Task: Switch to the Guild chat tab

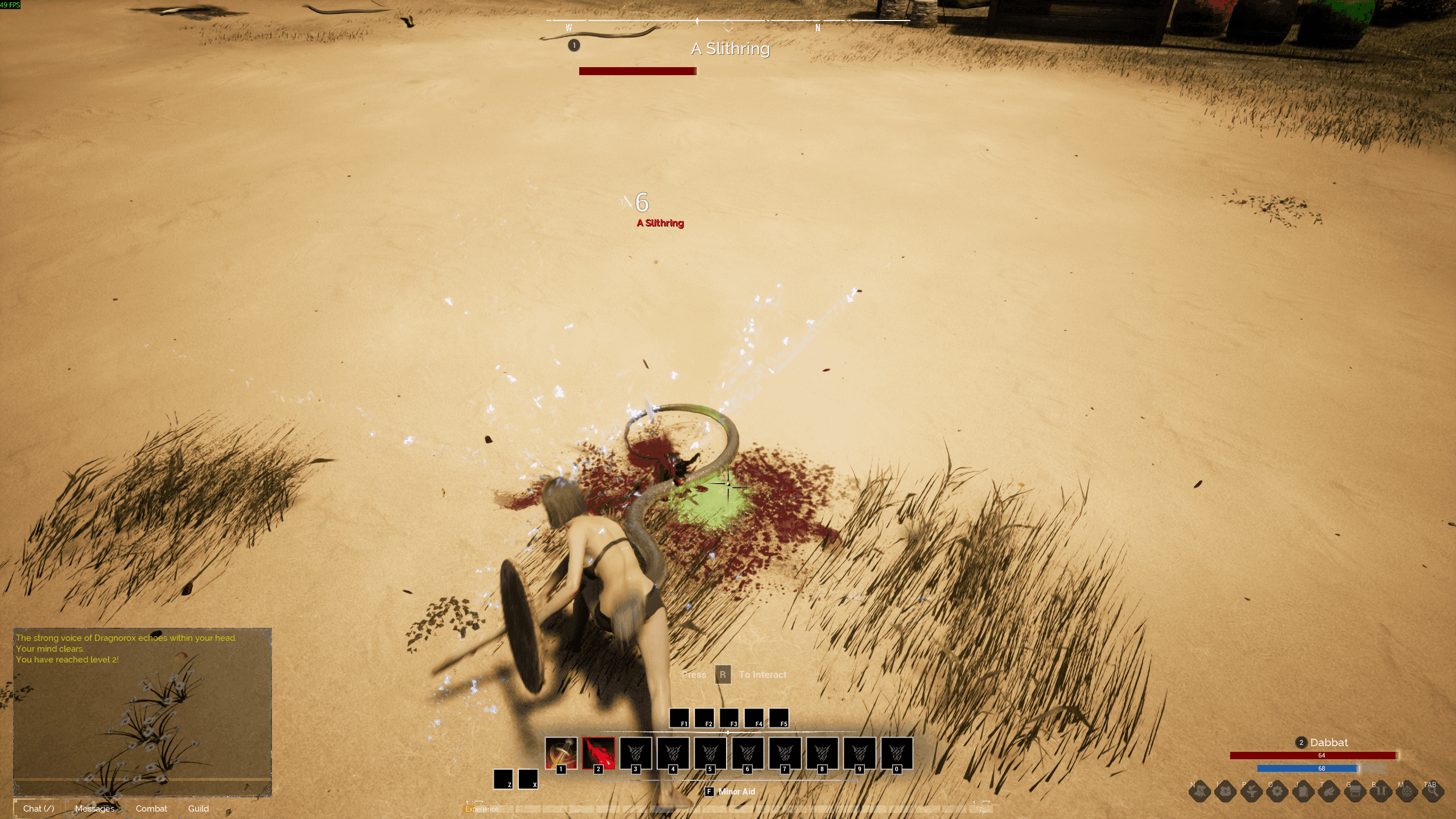Action: [199, 808]
